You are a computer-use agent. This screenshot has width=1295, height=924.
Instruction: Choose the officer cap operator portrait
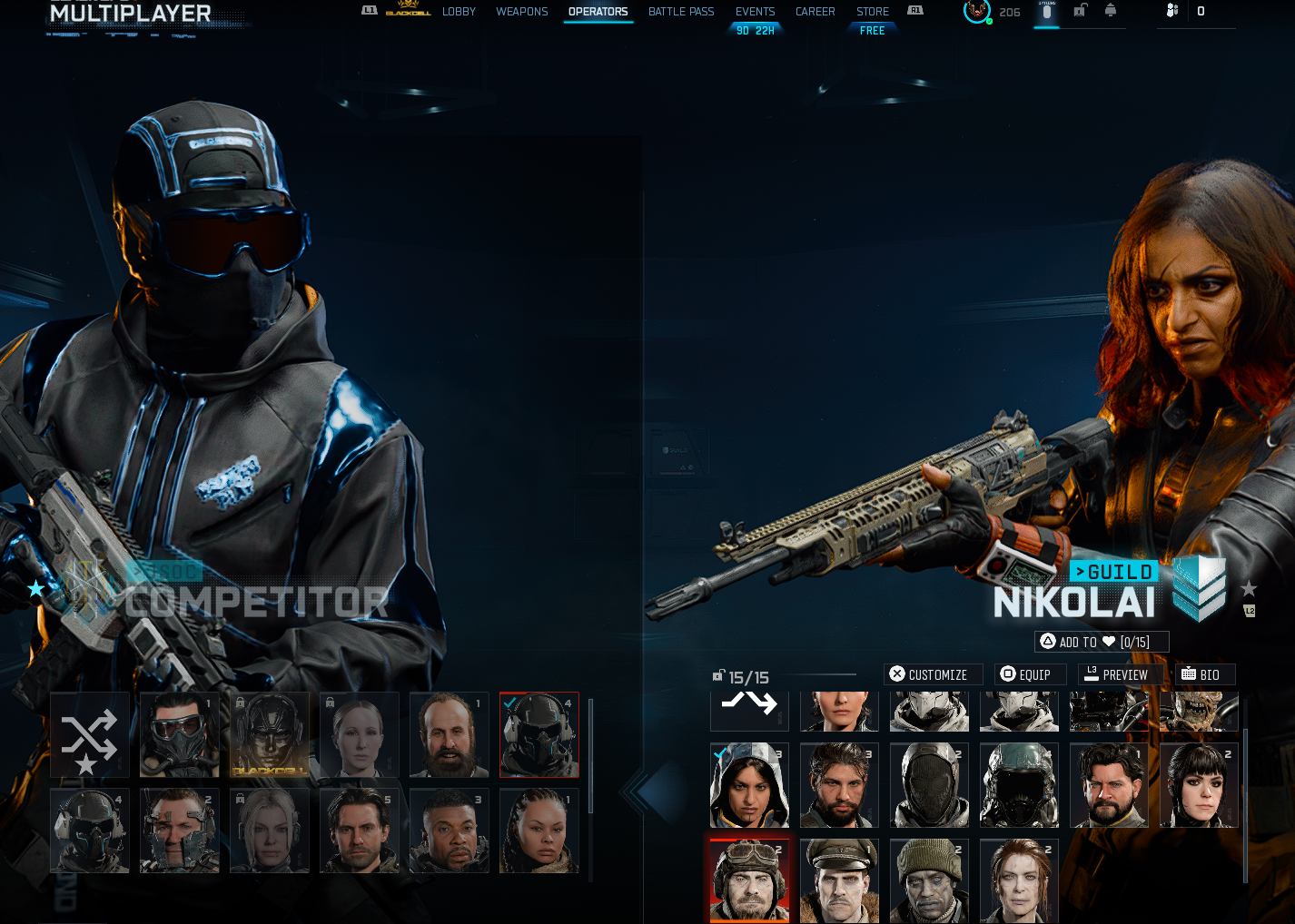coord(839,880)
